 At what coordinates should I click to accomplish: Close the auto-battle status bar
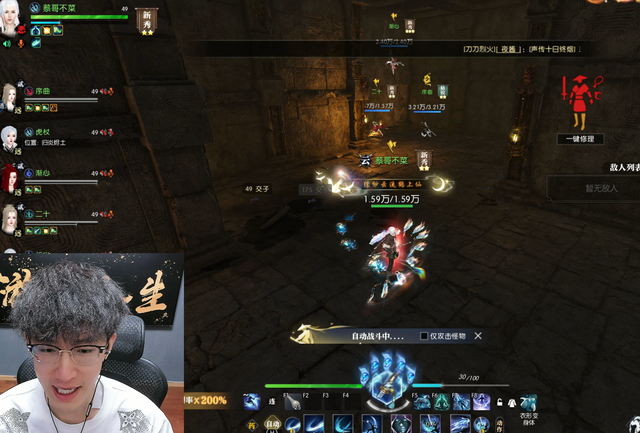coord(478,336)
